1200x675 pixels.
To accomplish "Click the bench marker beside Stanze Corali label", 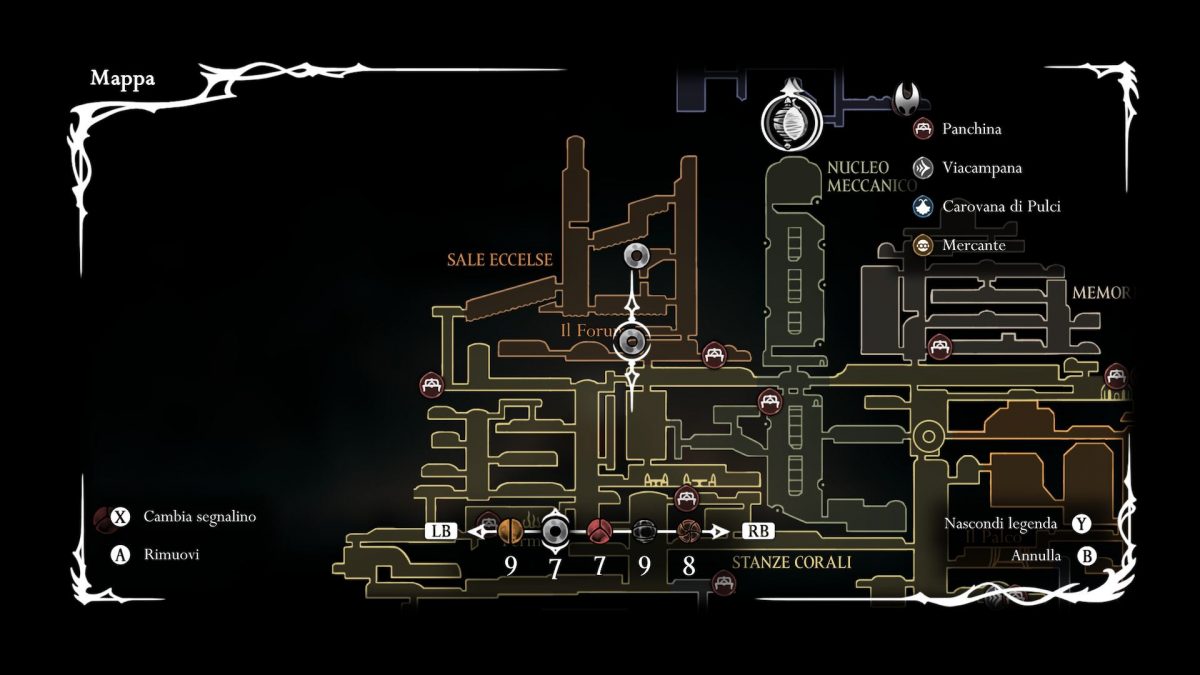I will coord(723,581).
